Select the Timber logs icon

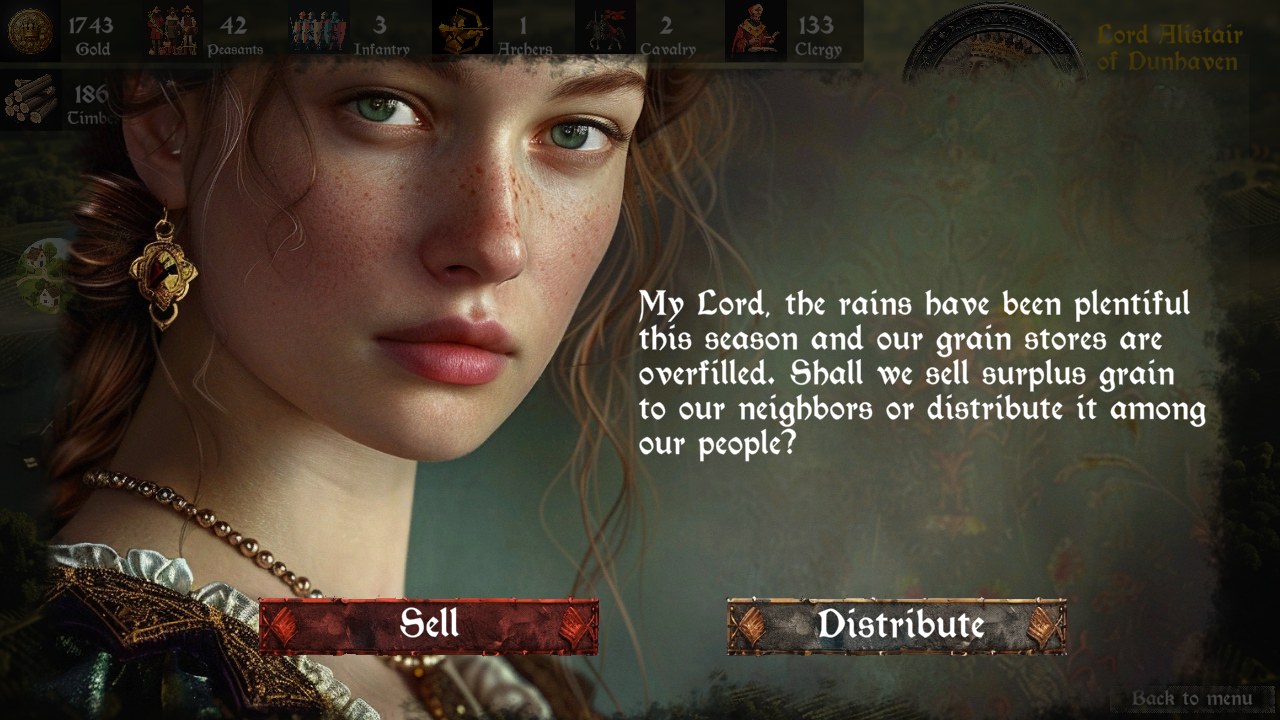point(30,98)
